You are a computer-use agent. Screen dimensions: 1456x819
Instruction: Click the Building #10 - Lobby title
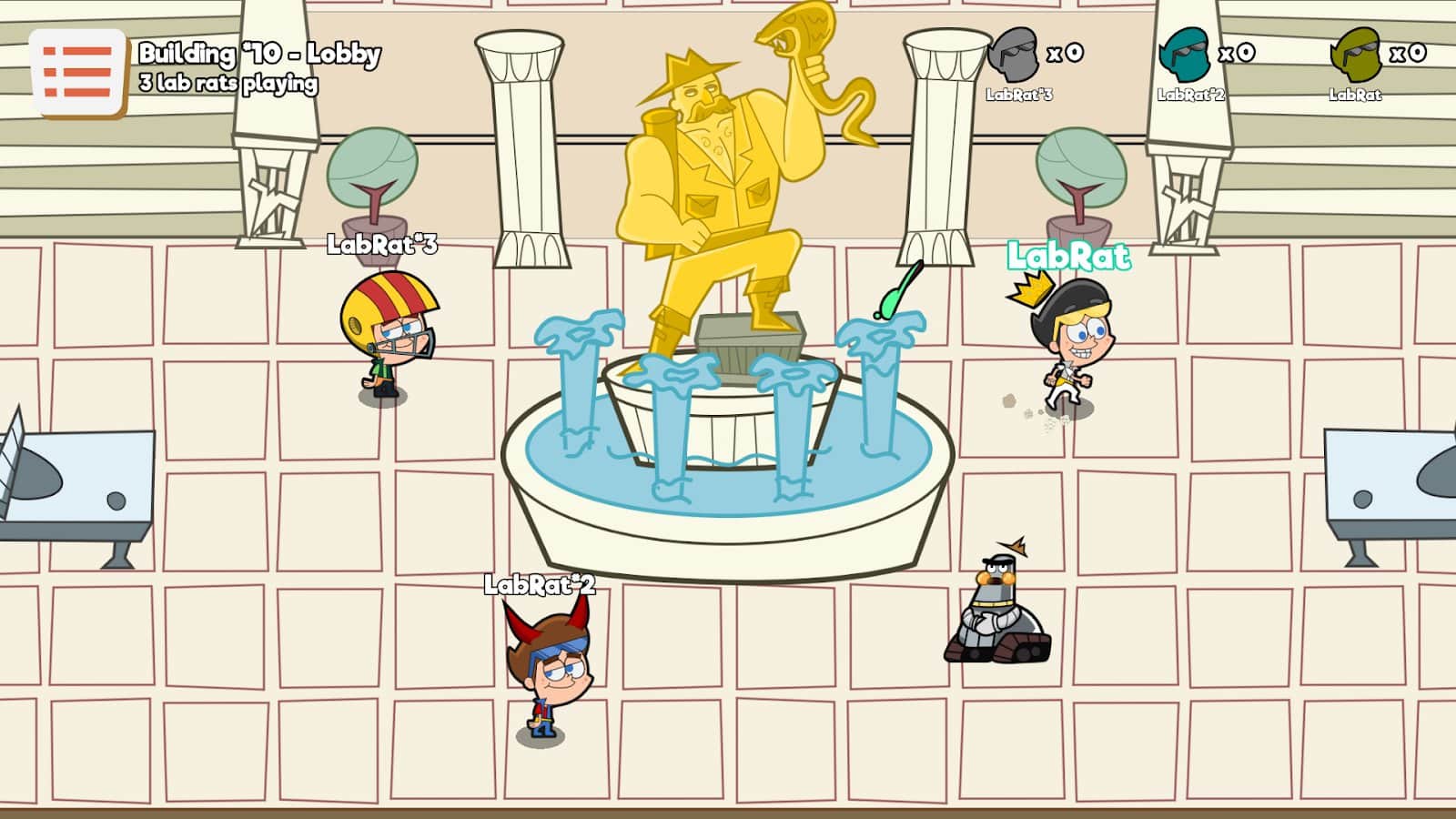pyautogui.click(x=259, y=55)
